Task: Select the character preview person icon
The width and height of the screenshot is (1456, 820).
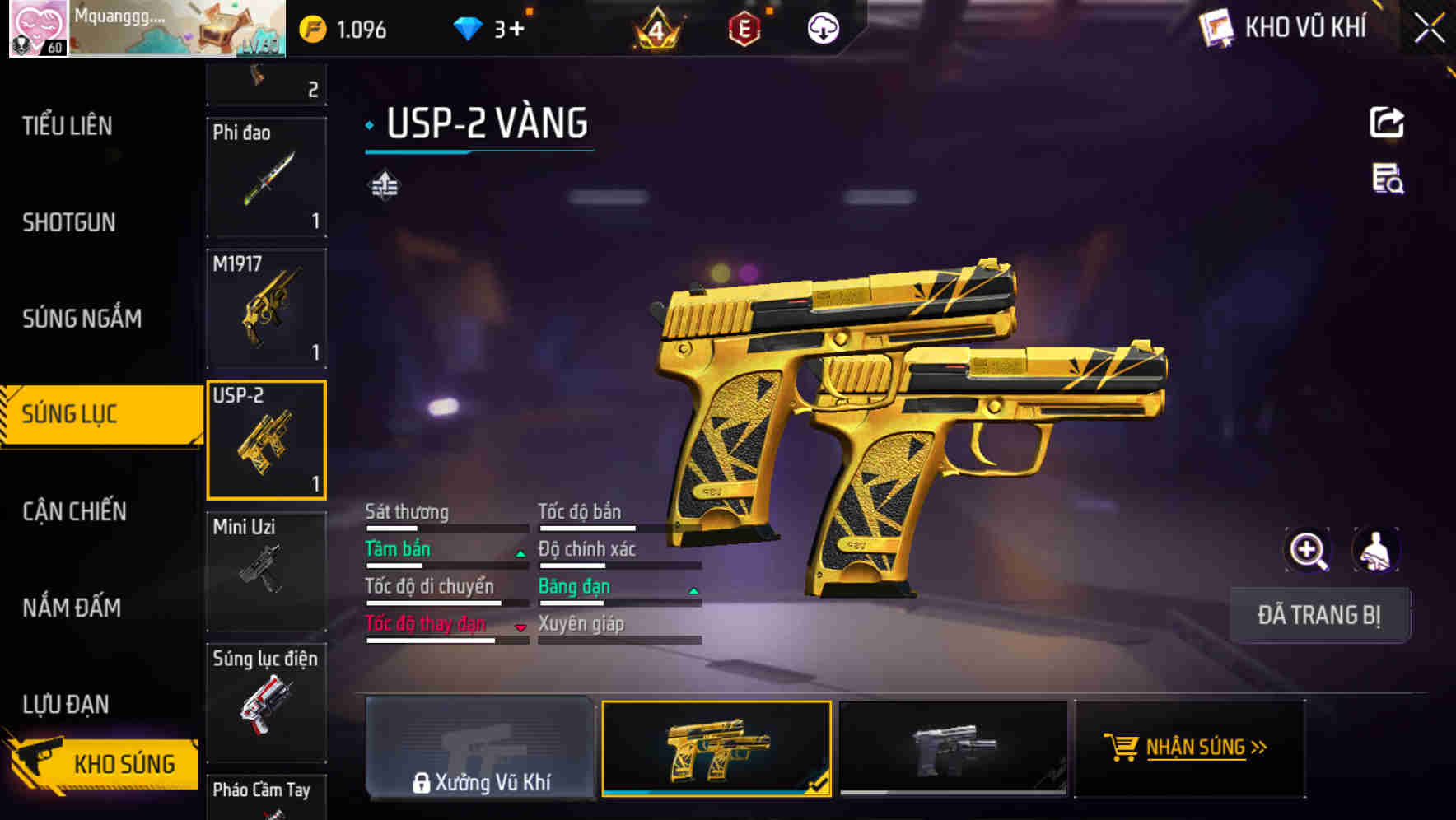Action: coord(1377,550)
